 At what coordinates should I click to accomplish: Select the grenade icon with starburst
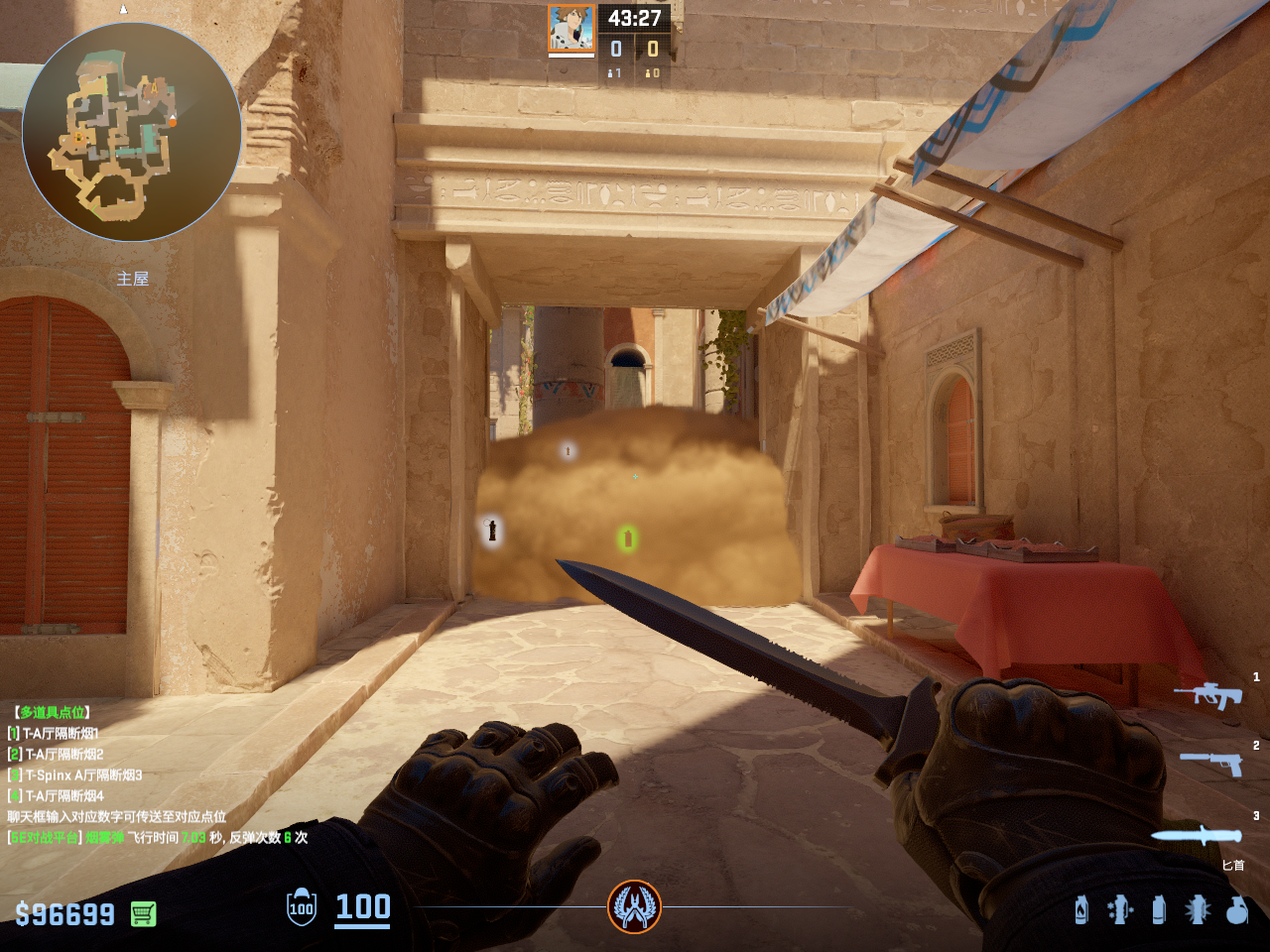click(x=1198, y=909)
